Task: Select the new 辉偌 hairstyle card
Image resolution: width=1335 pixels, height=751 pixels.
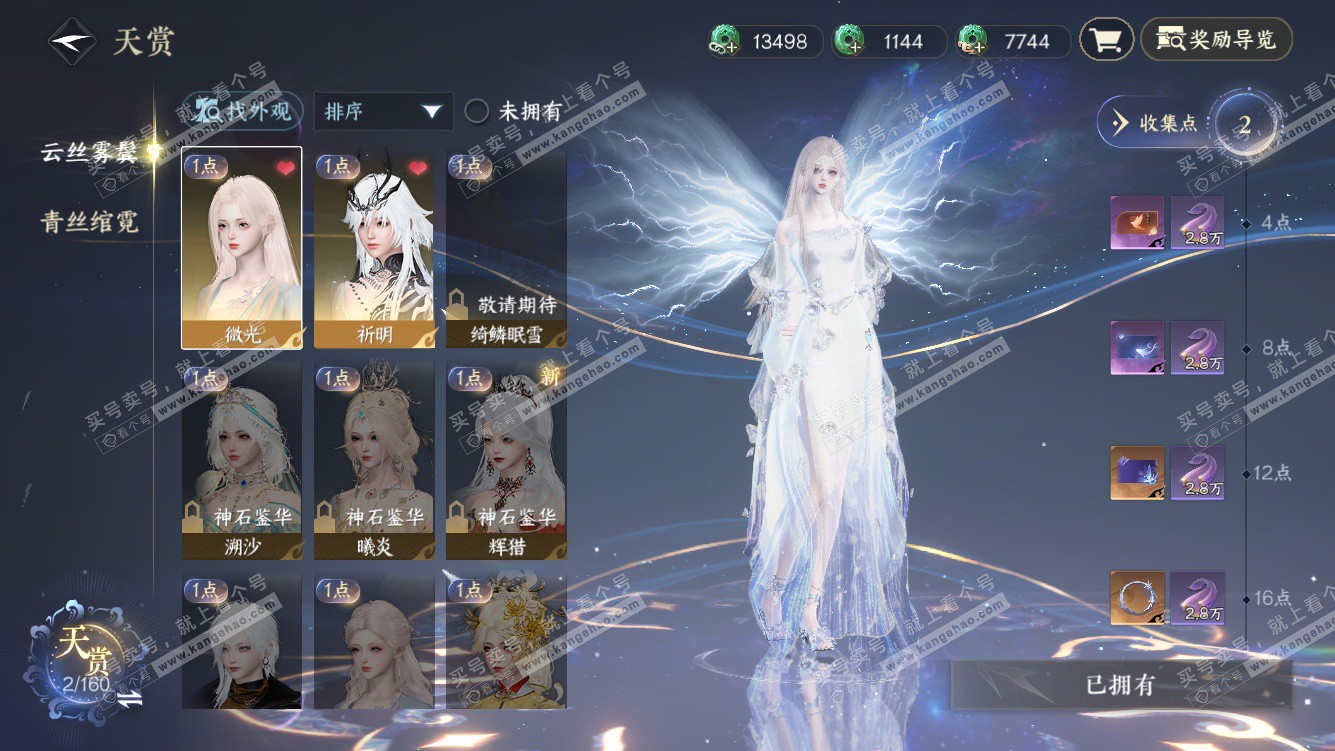Action: [x=506, y=461]
